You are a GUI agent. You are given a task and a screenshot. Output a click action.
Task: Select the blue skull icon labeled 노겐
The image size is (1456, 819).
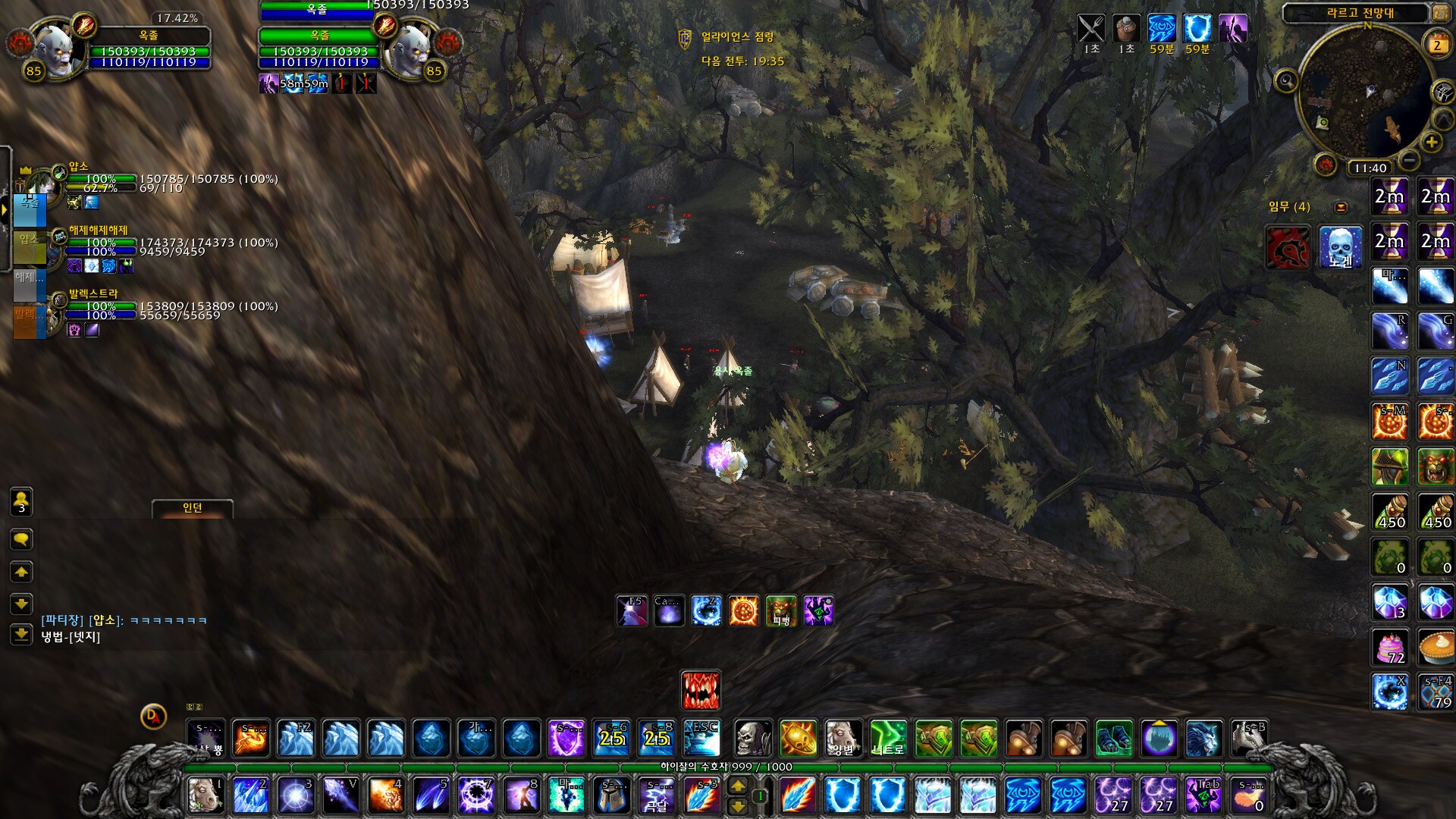coord(1340,247)
